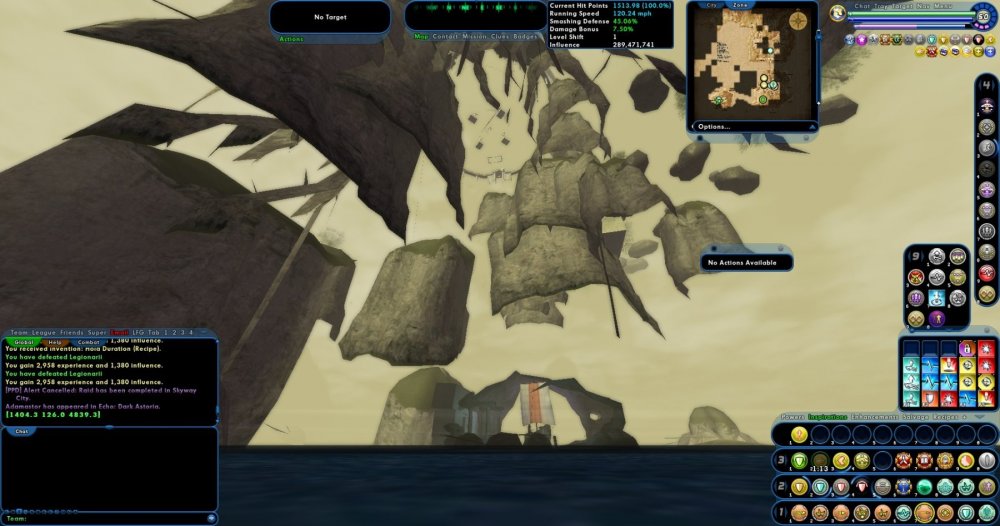Click the compass on the minimap

pos(799,20)
